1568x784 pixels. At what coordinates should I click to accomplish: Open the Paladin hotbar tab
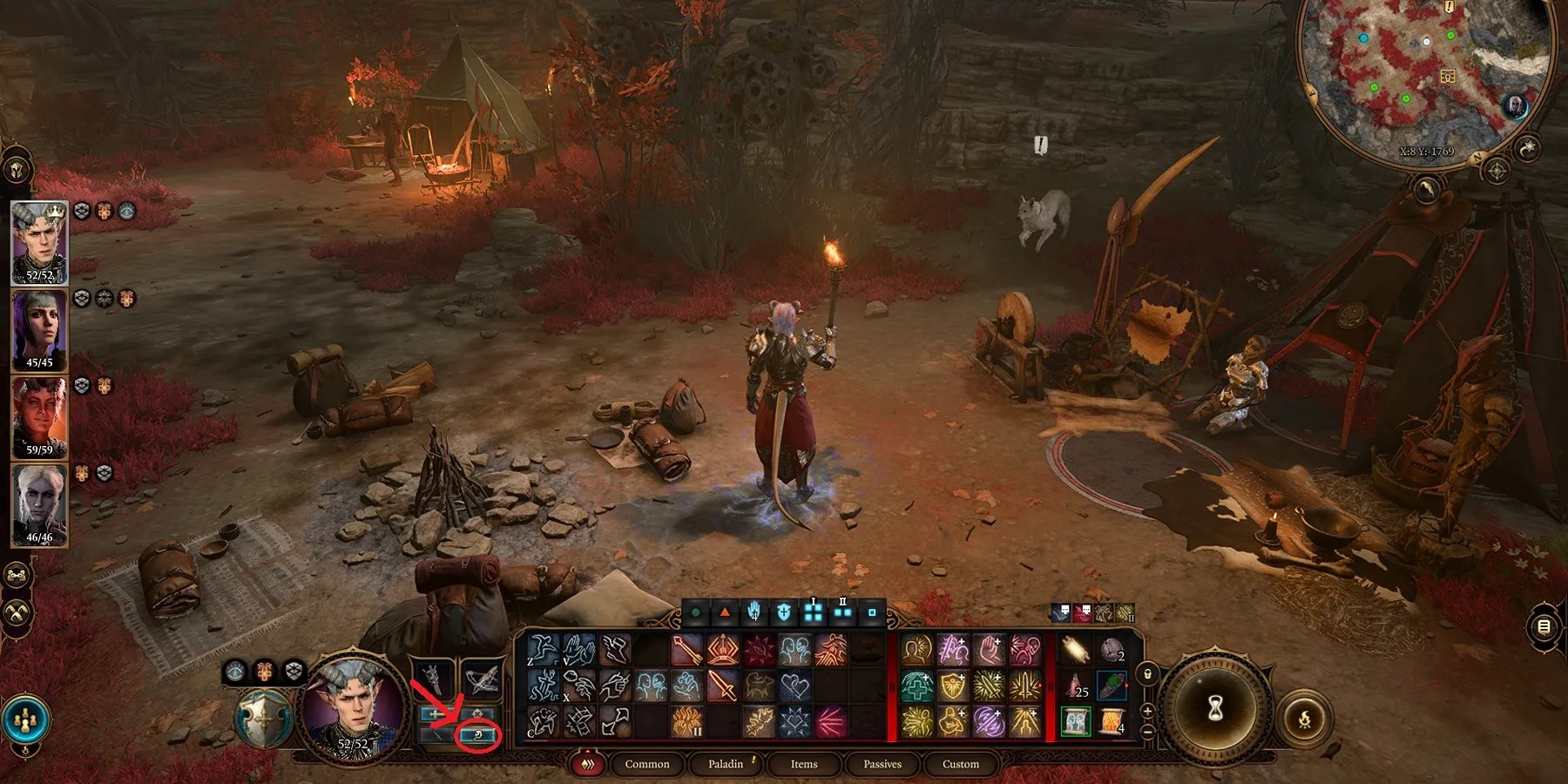point(726,764)
